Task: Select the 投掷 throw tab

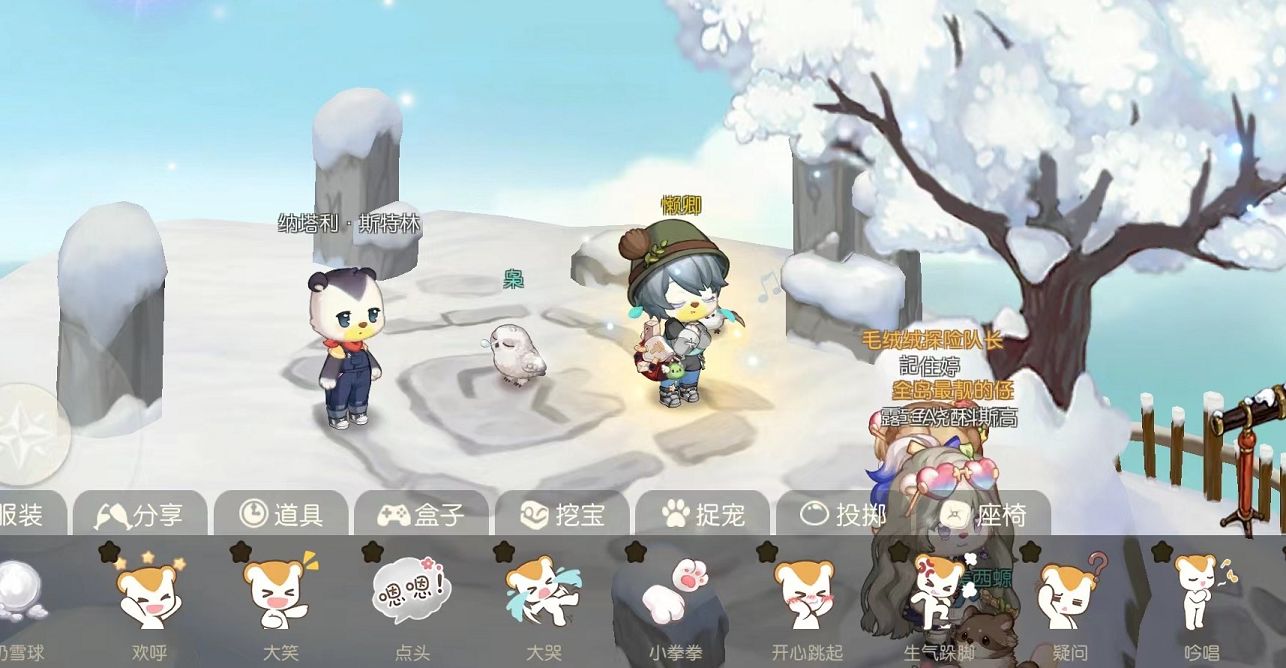Action: [844, 515]
